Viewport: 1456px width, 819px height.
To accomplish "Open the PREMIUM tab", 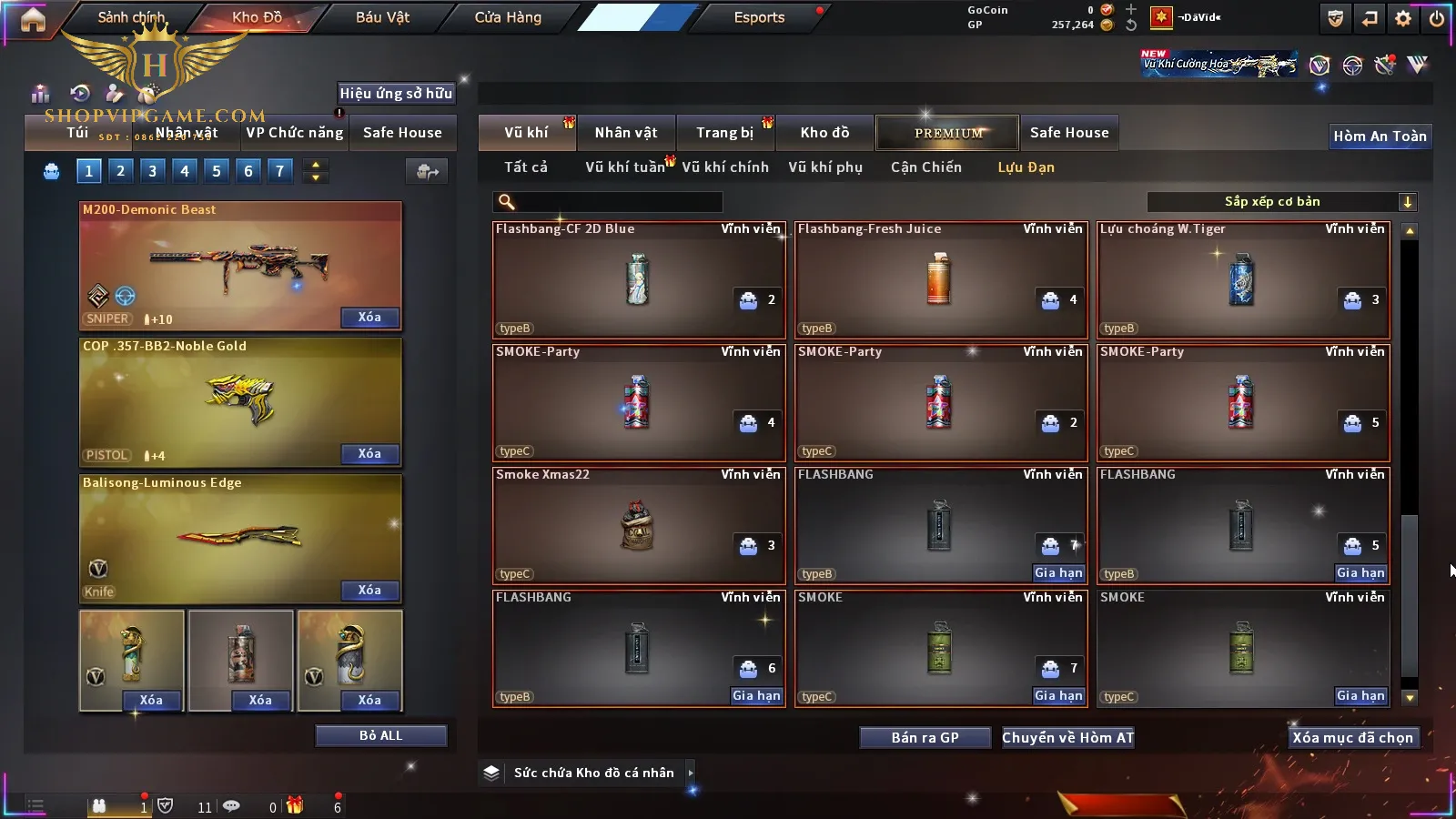I will point(947,133).
